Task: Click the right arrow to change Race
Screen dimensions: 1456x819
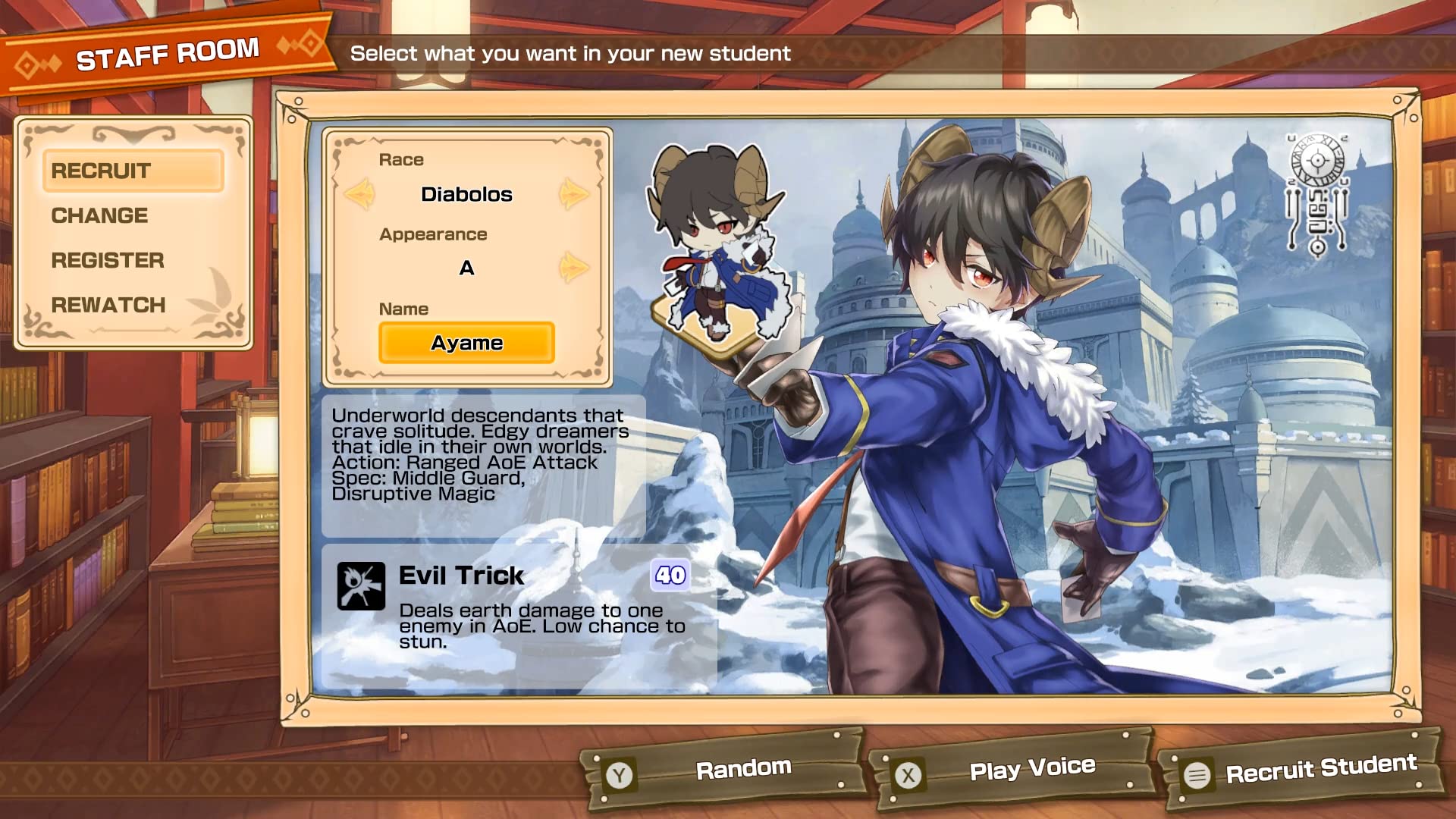Action: (x=575, y=193)
